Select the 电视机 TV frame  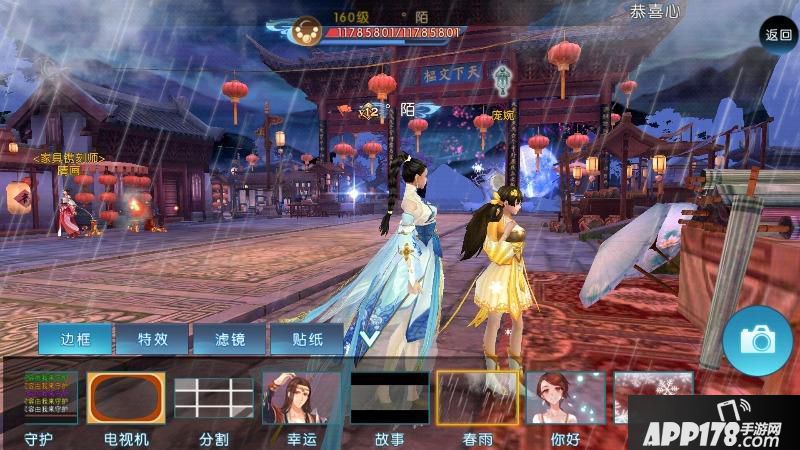click(125, 398)
